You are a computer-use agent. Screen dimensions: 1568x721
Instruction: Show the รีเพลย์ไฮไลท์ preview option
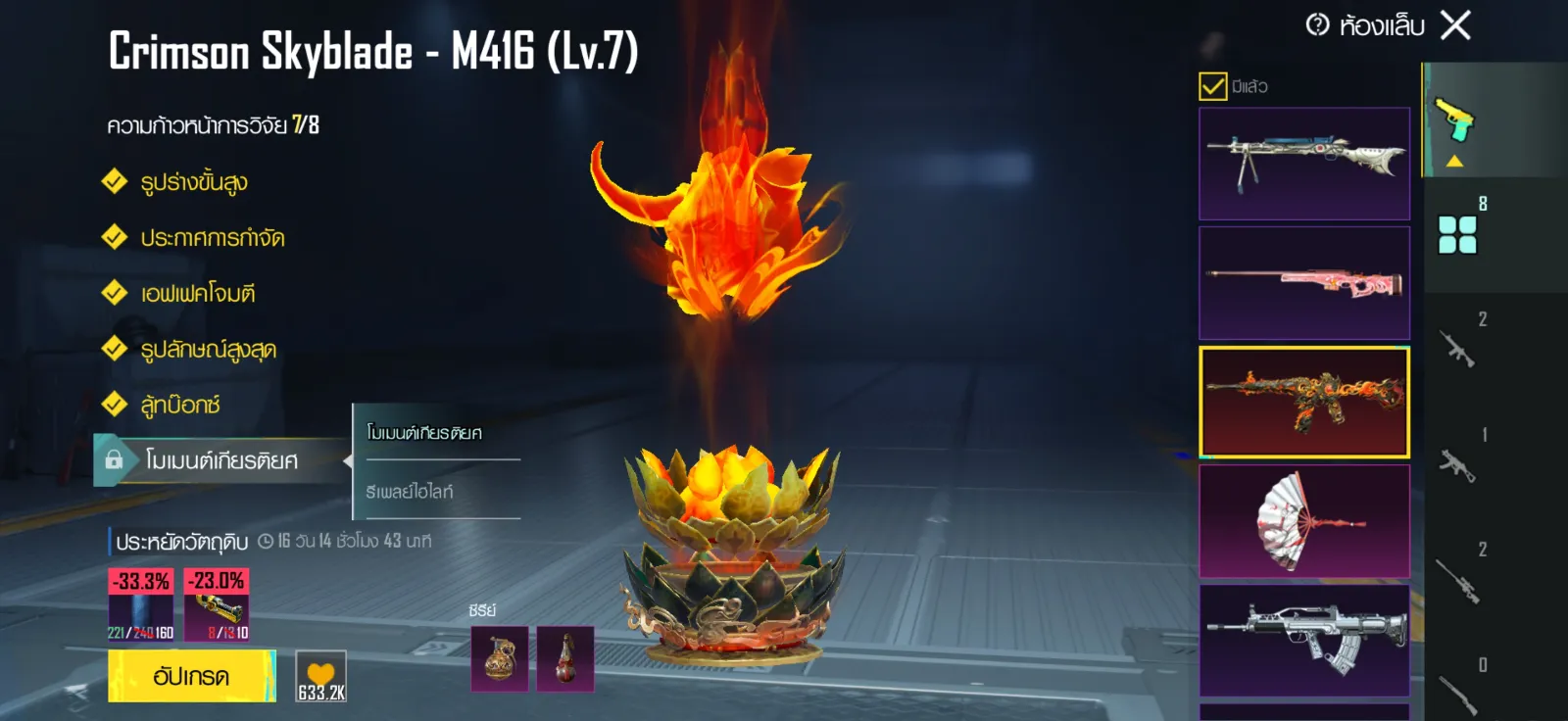pyautogui.click(x=410, y=492)
